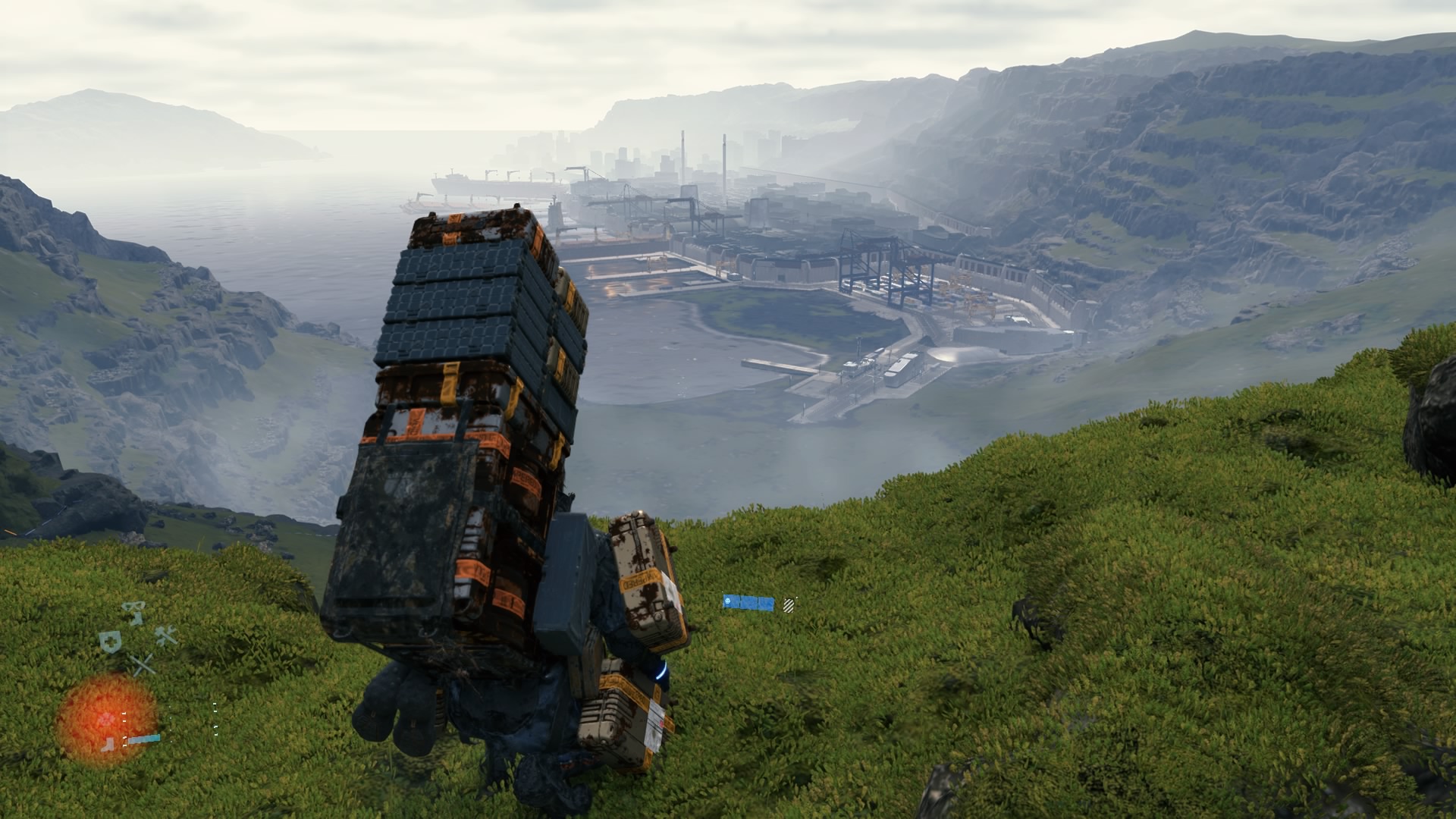Choose the wrench and hammer tools icon
1456x819 pixels.
tap(166, 636)
